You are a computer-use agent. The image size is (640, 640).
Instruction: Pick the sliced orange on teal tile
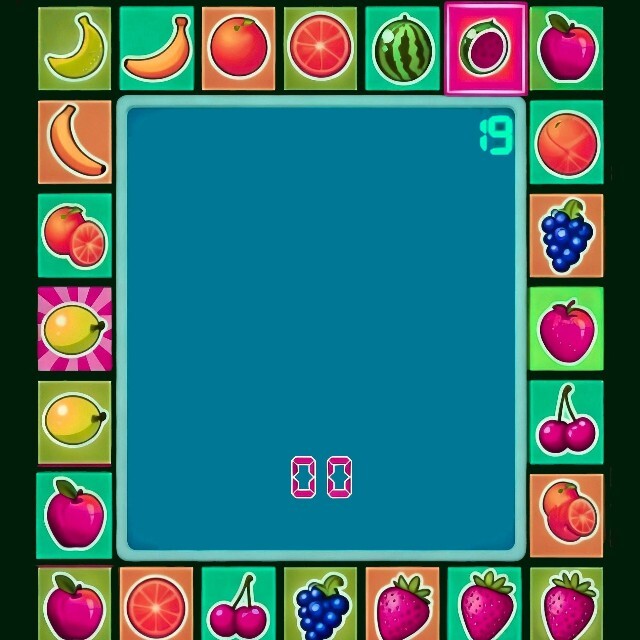75,235
